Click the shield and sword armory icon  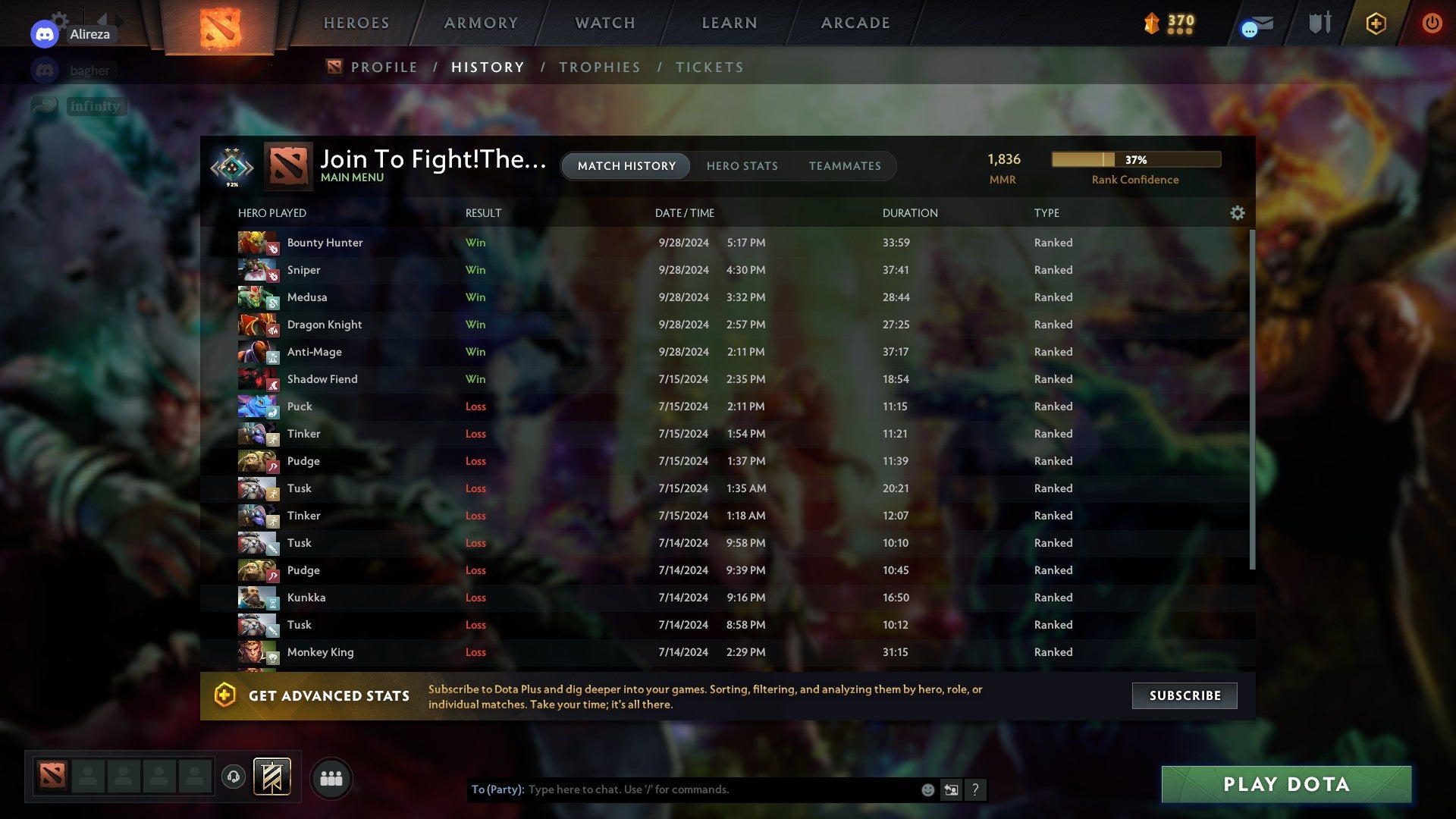coord(1319,23)
